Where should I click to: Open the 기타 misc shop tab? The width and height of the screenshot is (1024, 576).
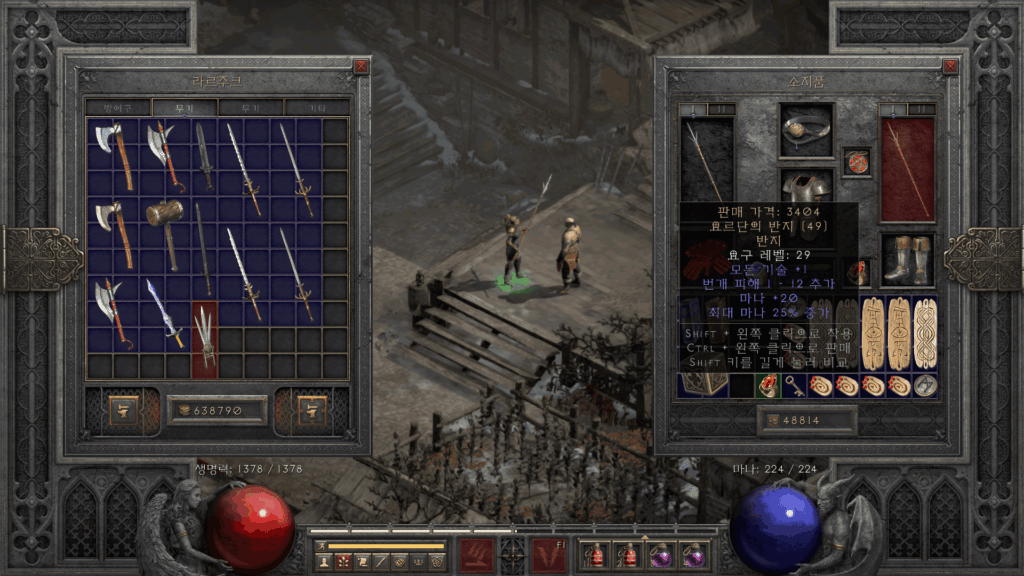tap(316, 107)
